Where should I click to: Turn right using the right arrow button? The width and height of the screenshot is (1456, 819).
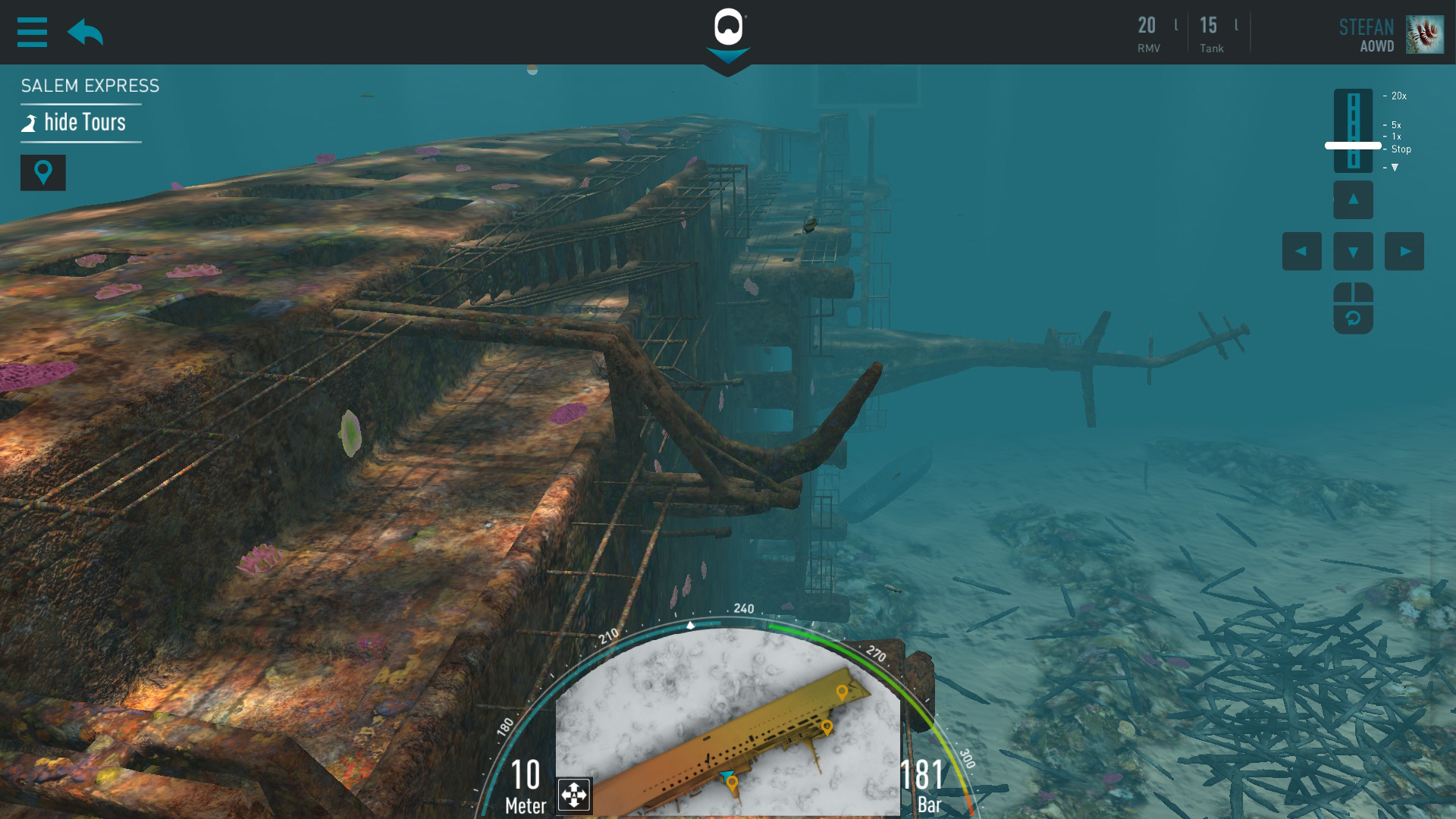coord(1404,252)
